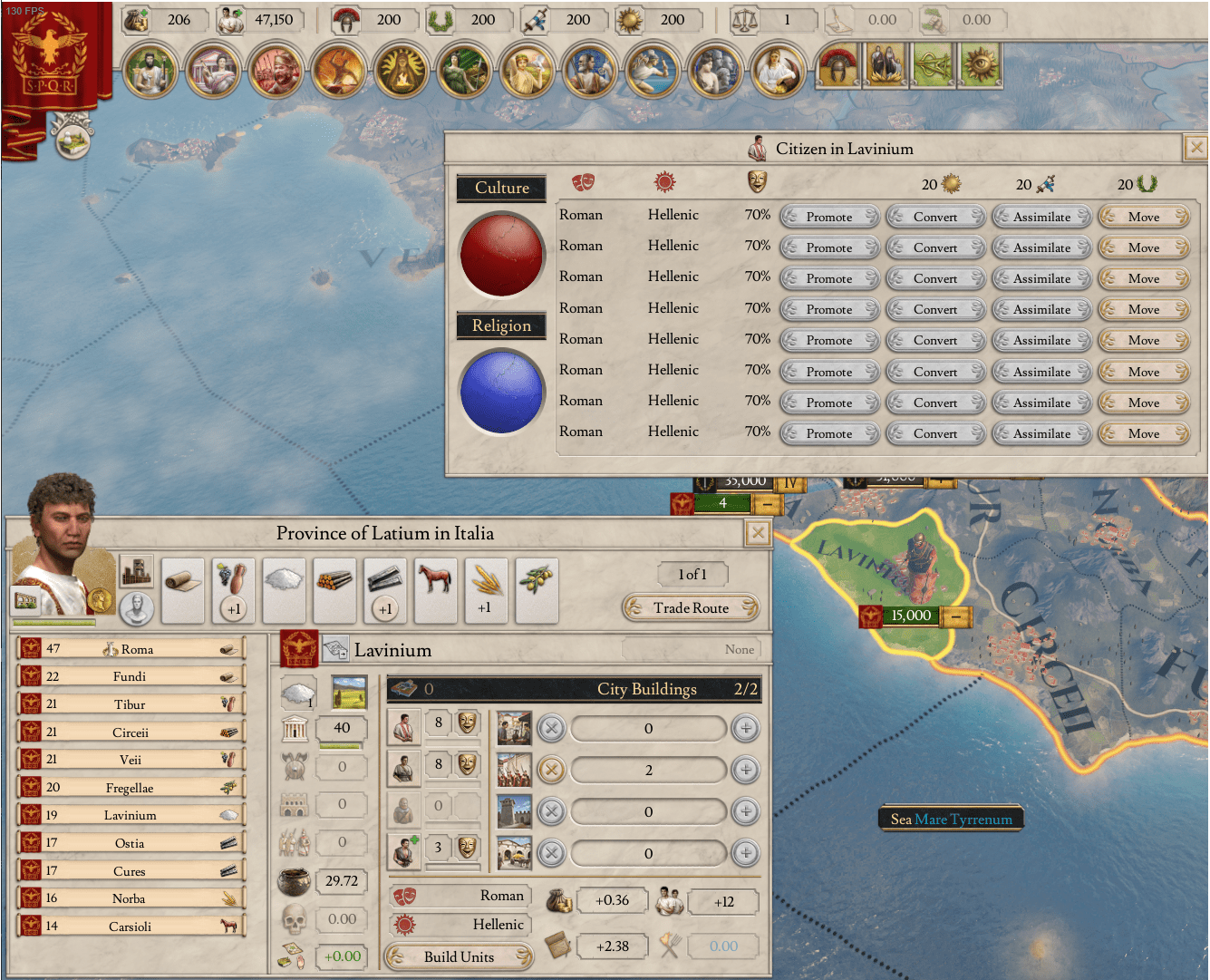Click the grain trade good showing +1
The image size is (1210, 980).
coord(486,589)
